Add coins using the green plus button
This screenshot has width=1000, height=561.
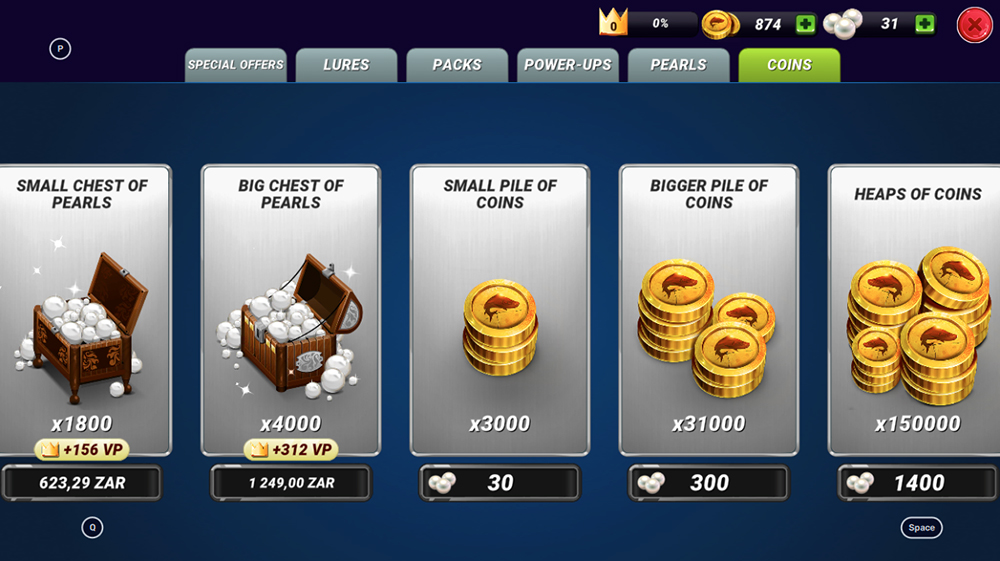[805, 25]
